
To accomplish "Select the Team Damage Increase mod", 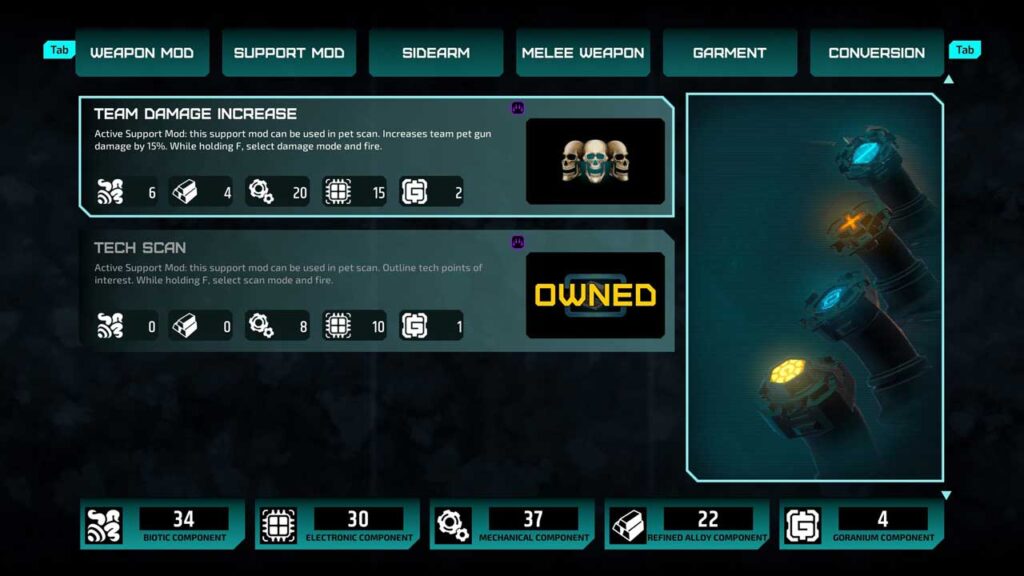I will click(300, 155).
